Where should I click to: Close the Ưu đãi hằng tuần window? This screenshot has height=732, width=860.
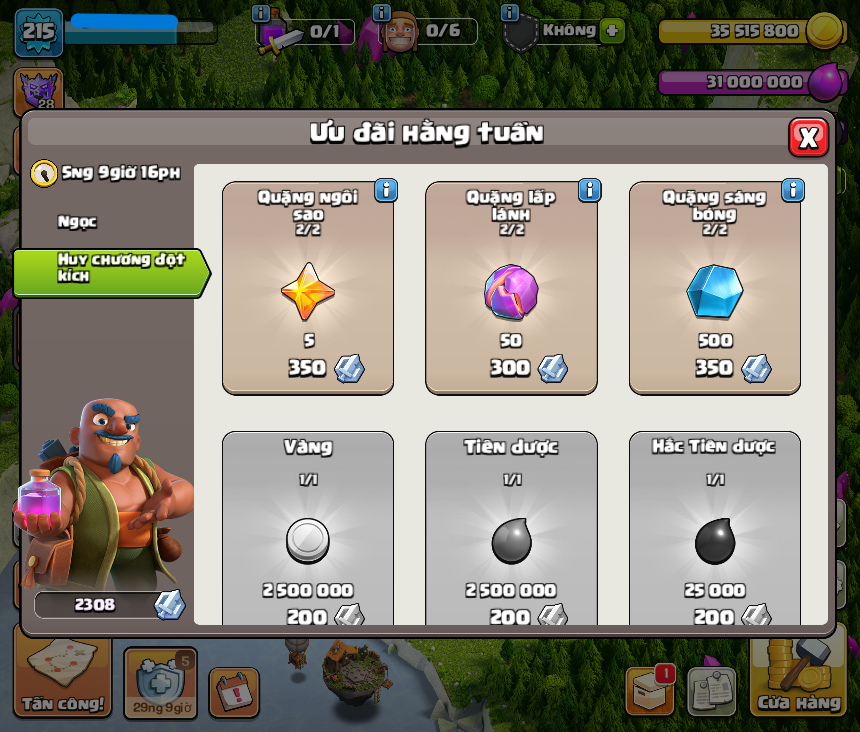[x=808, y=137]
